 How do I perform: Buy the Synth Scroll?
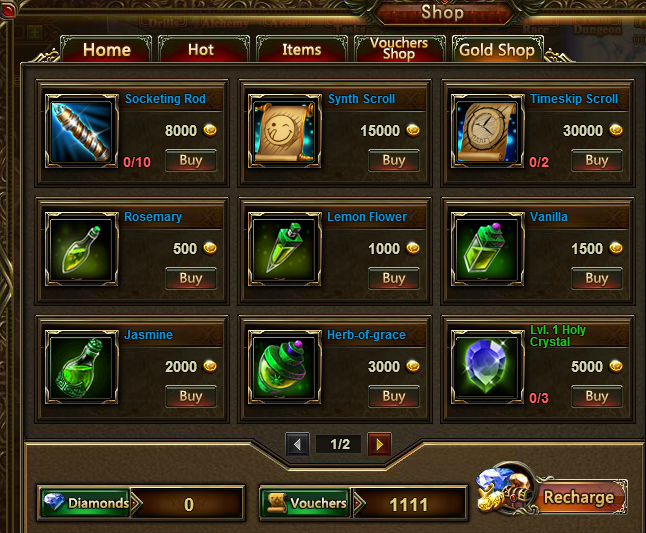[x=393, y=160]
